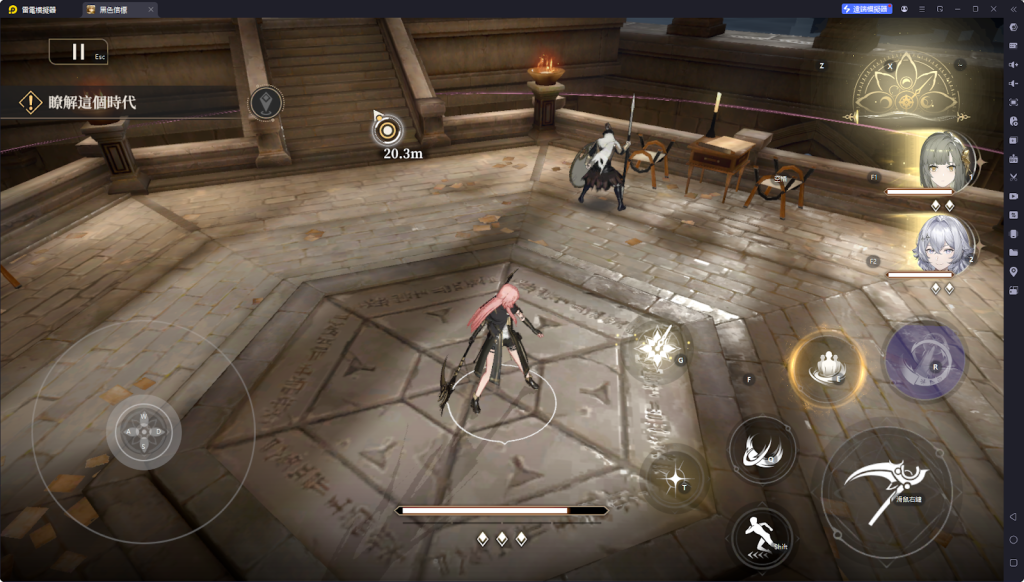Switch to the silver-haired teammate portrait
The width and height of the screenshot is (1024, 582).
[x=943, y=244]
